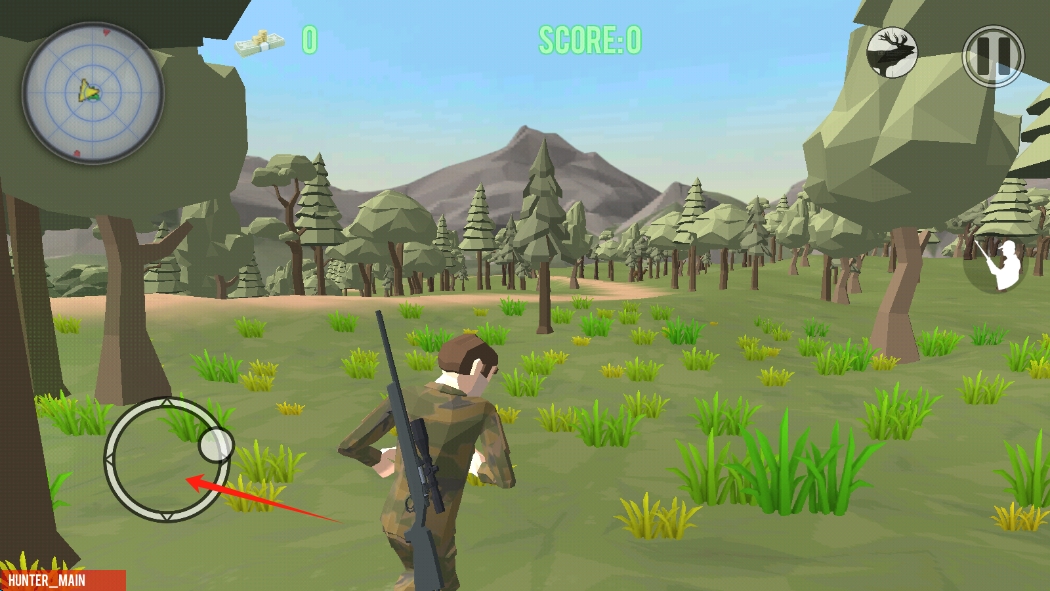This screenshot has height=591, width=1050.
Task: Click the circular radar minimap
Action: point(93,93)
